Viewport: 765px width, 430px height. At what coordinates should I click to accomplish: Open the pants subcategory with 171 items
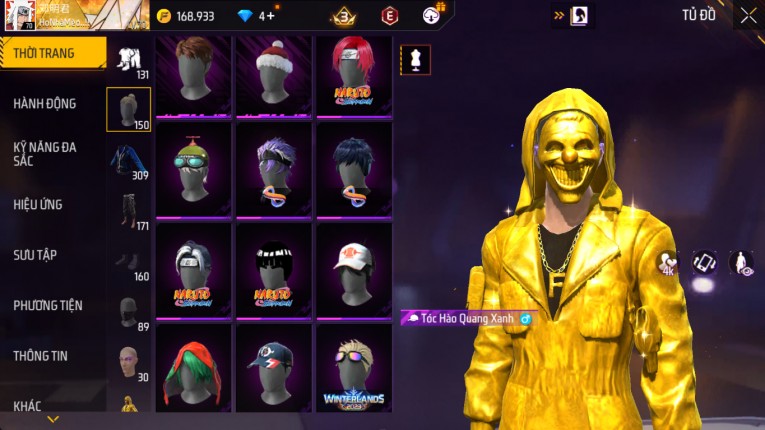[x=128, y=210]
